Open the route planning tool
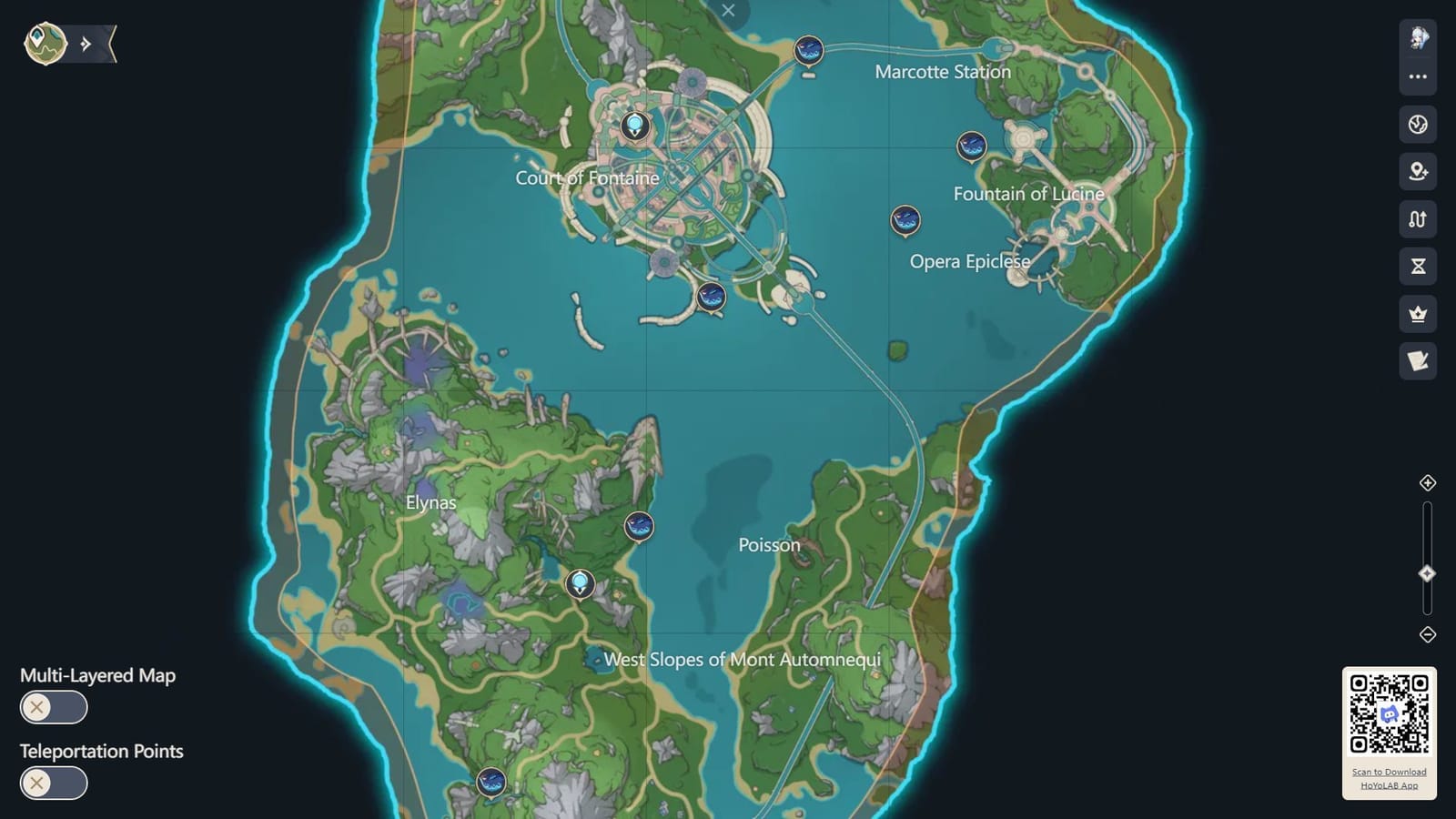The image size is (1456, 819). coord(1417,219)
